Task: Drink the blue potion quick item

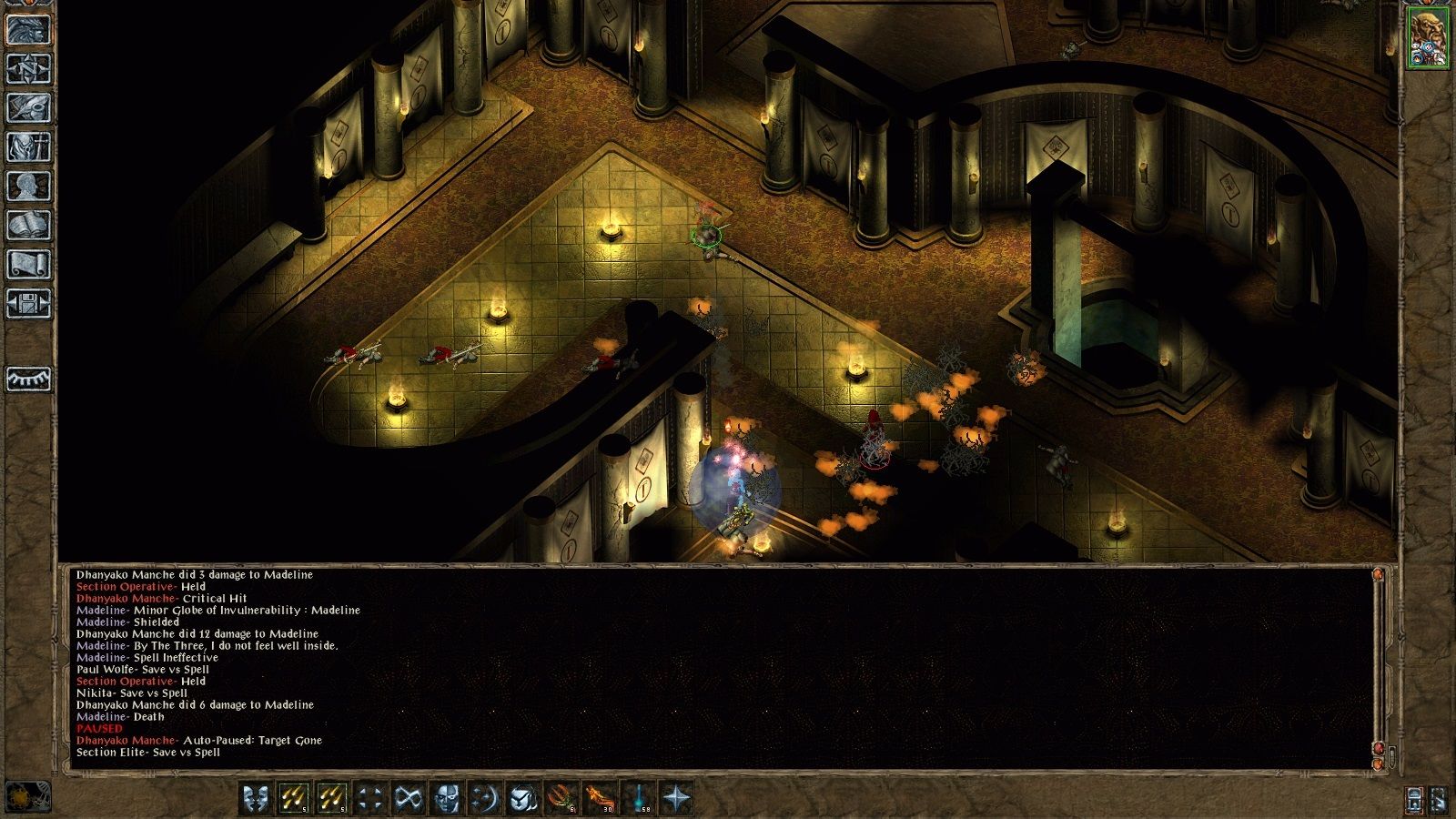Action: coord(639,796)
